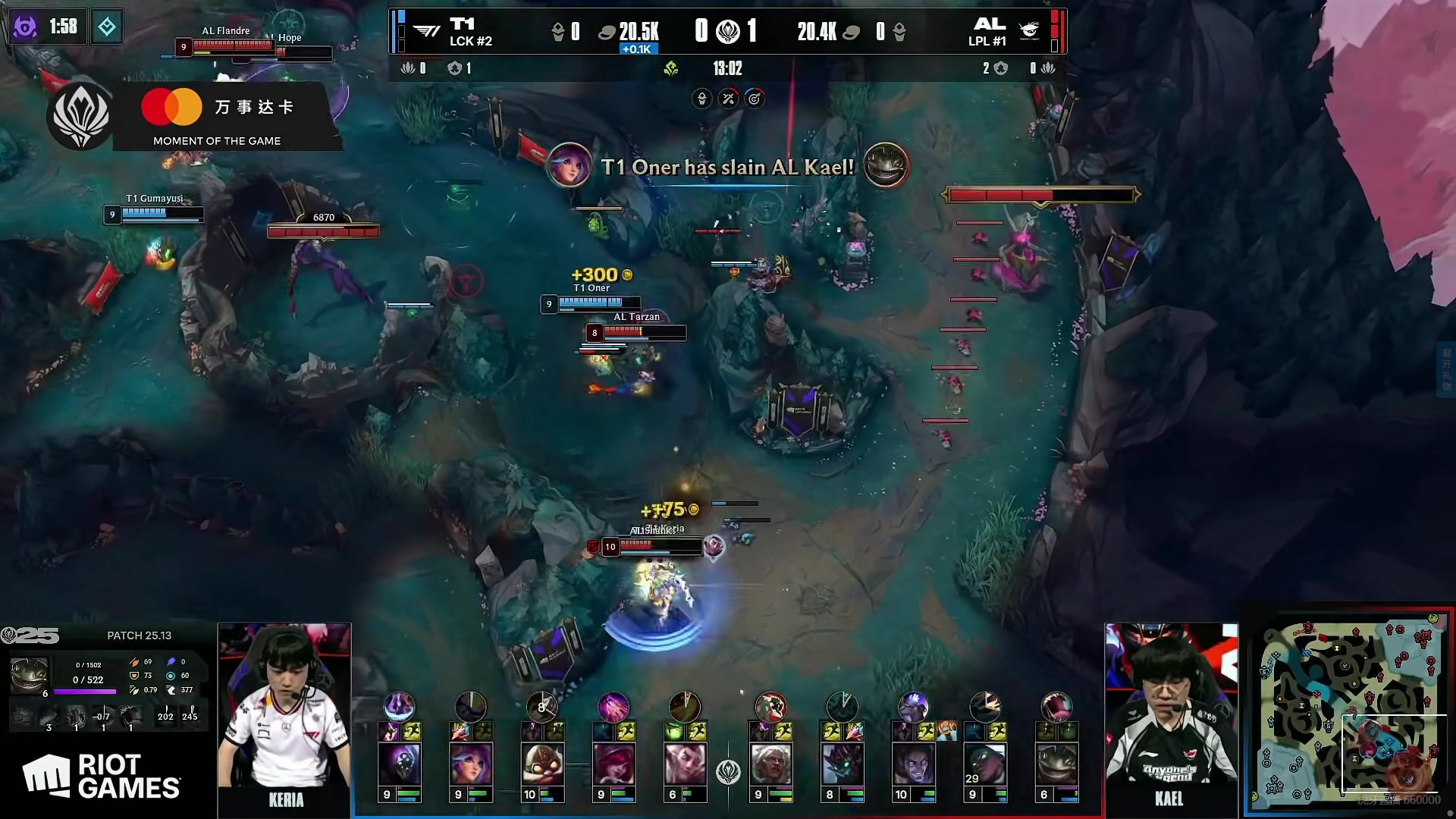Open the Keria player camera

click(284, 717)
